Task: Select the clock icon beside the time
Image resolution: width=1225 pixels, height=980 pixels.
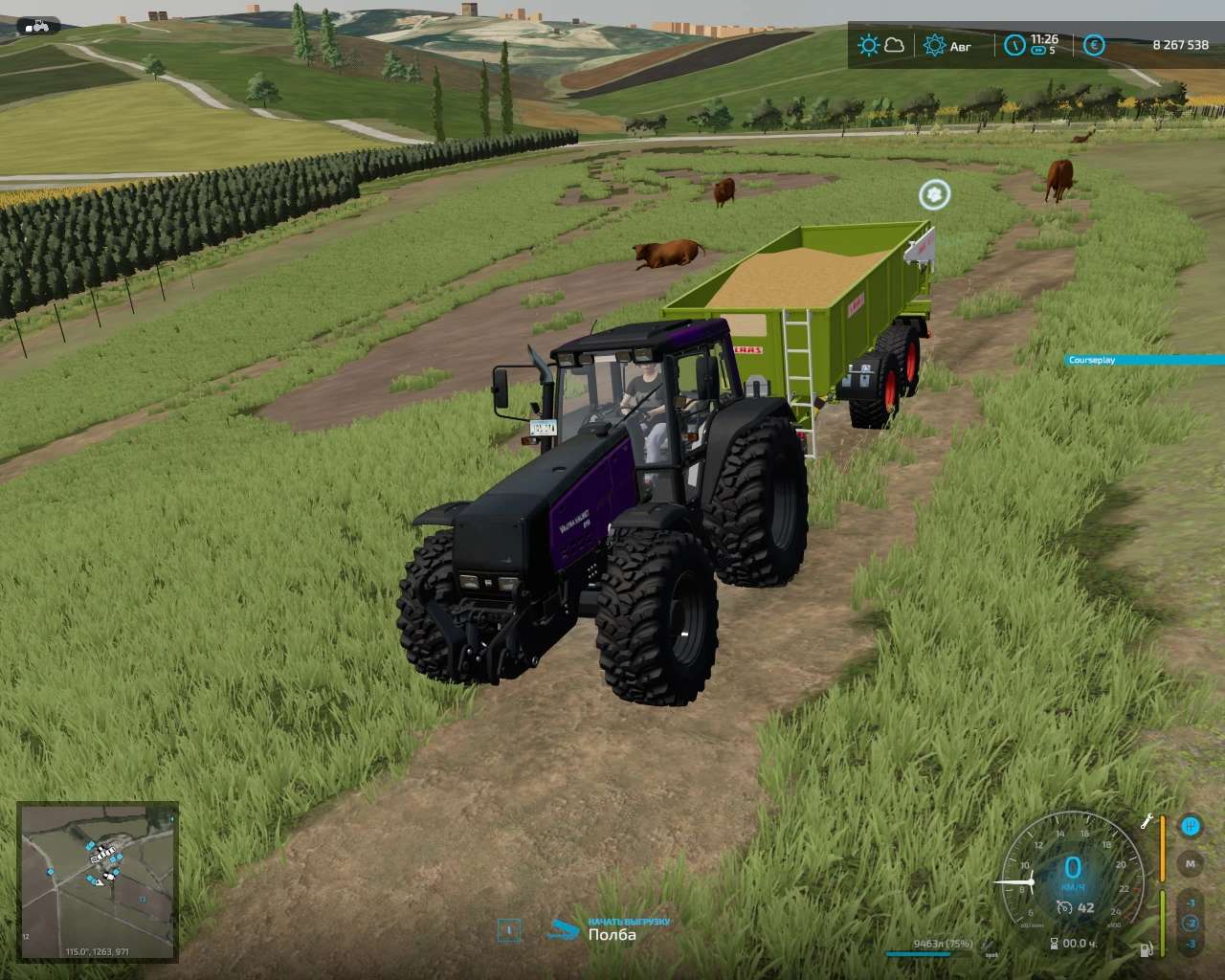Action: [x=1014, y=45]
